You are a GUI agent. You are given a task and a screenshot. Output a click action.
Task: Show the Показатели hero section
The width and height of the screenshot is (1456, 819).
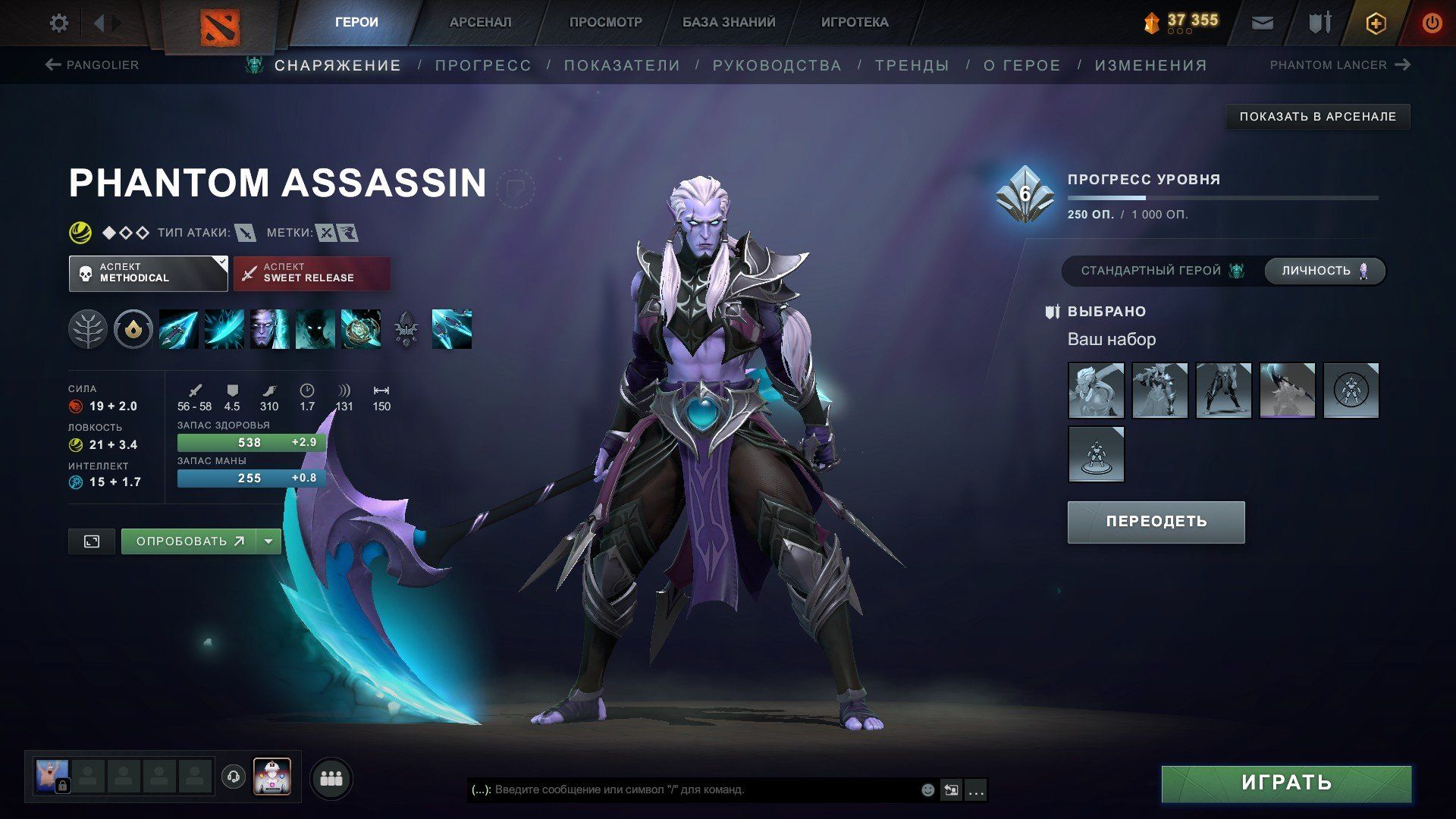tap(622, 66)
